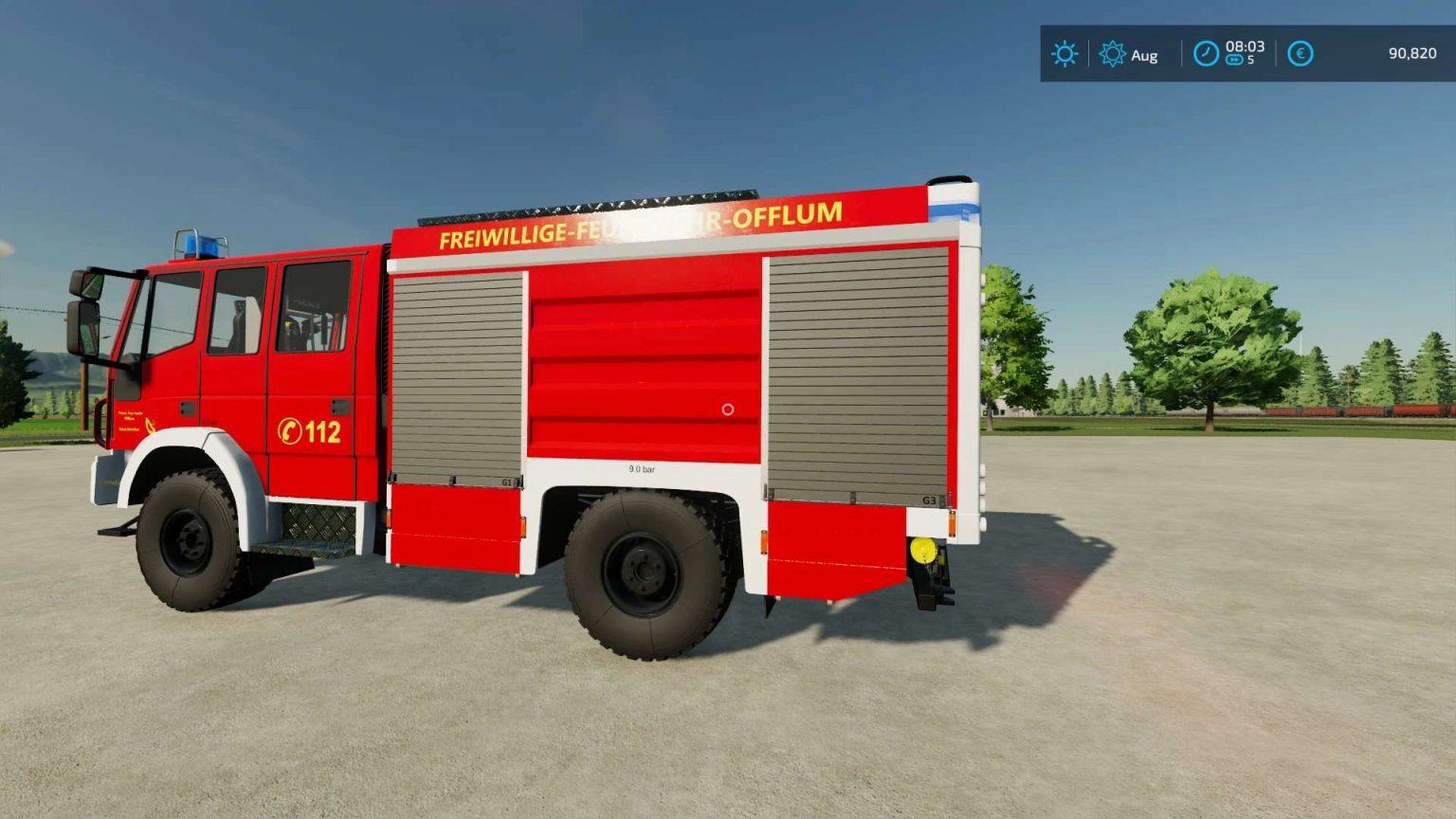Screen dimensions: 1456x819
Task: Click the fast-forward time speed icon
Action: coord(1233,58)
